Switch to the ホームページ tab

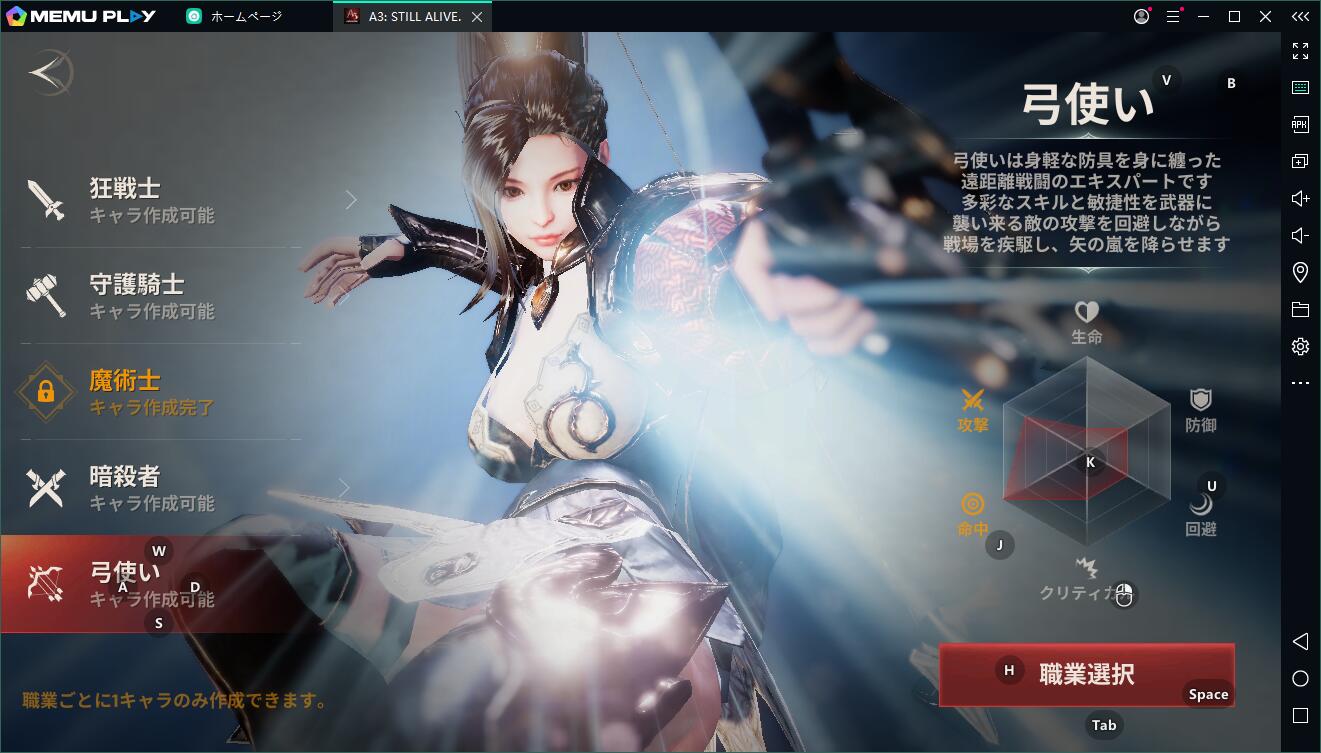(x=246, y=17)
